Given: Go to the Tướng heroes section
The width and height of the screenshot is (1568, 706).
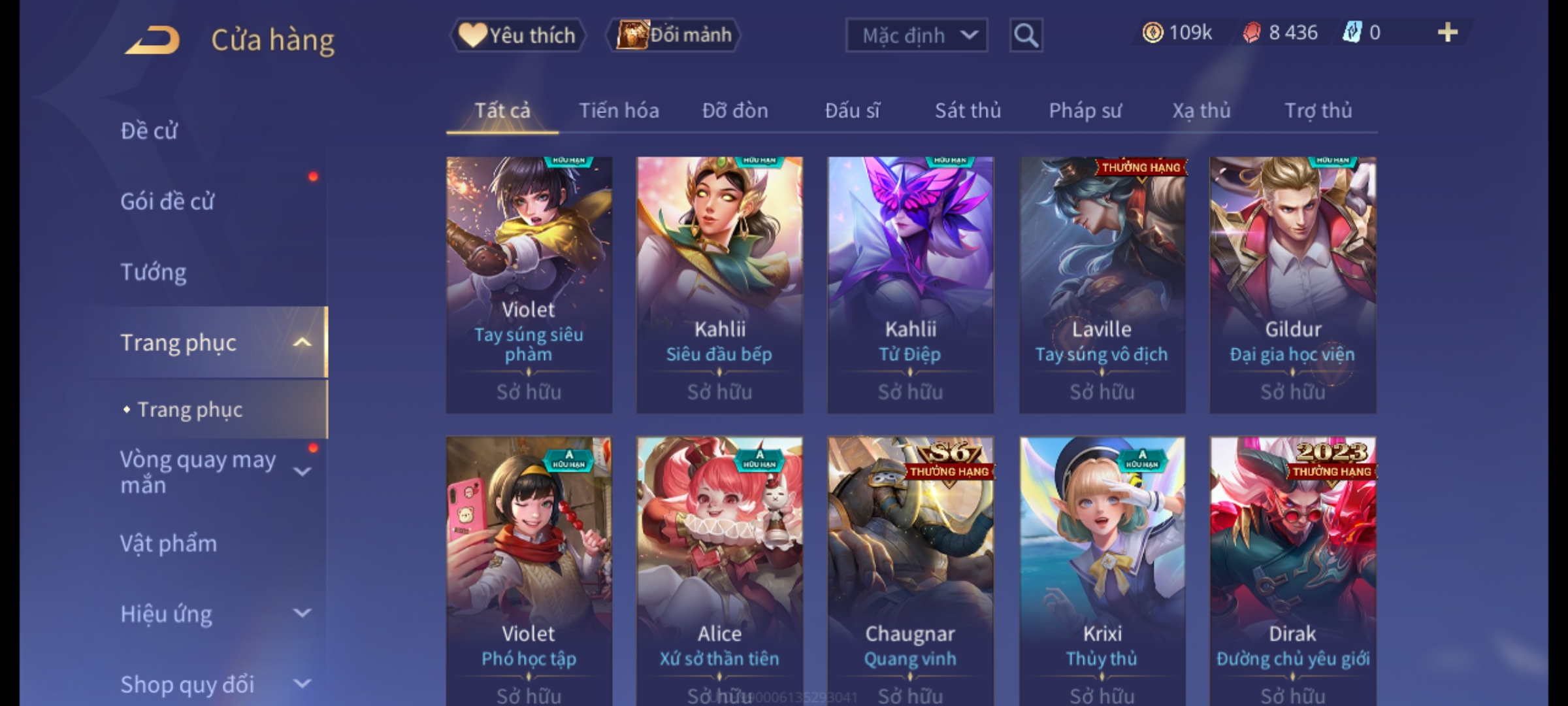Looking at the screenshot, I should [x=154, y=272].
